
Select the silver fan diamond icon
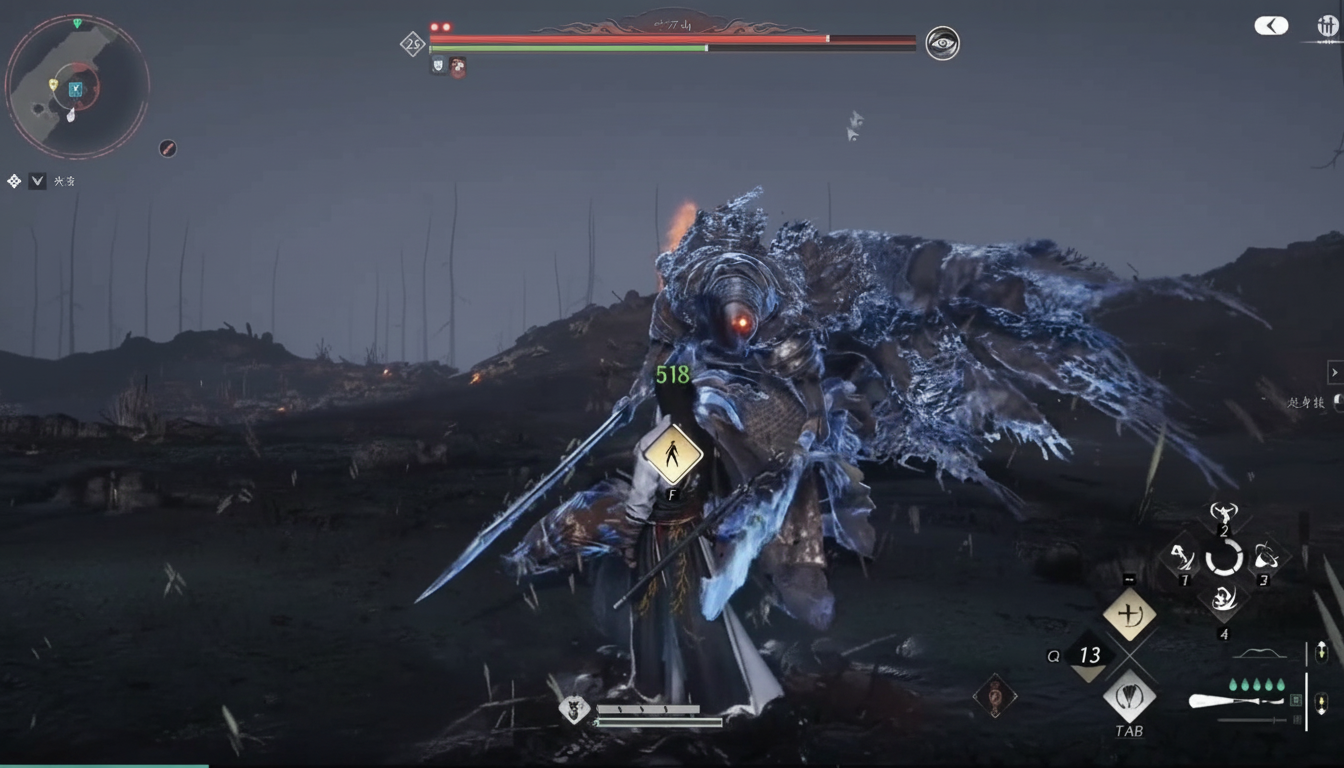pos(1129,695)
